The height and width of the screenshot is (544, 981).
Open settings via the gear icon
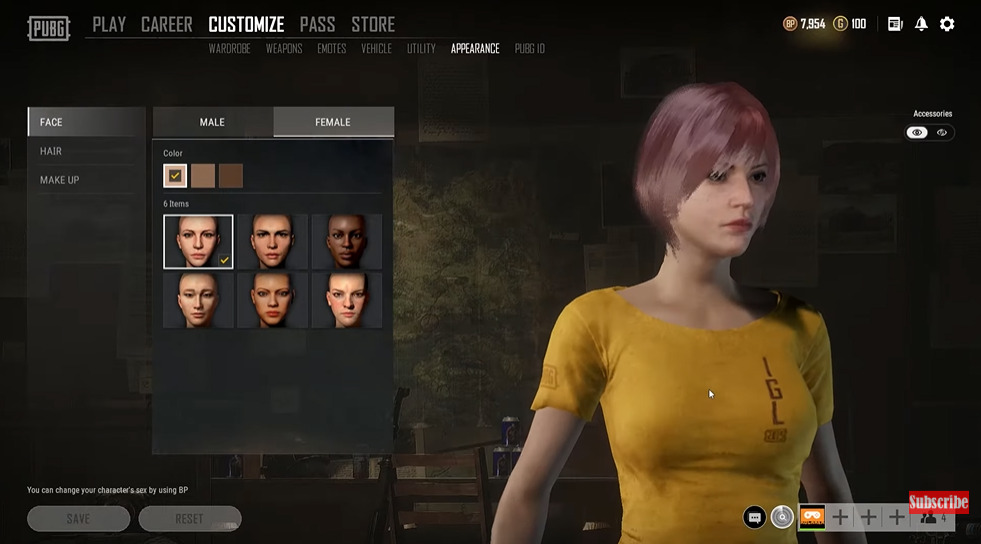coord(947,24)
